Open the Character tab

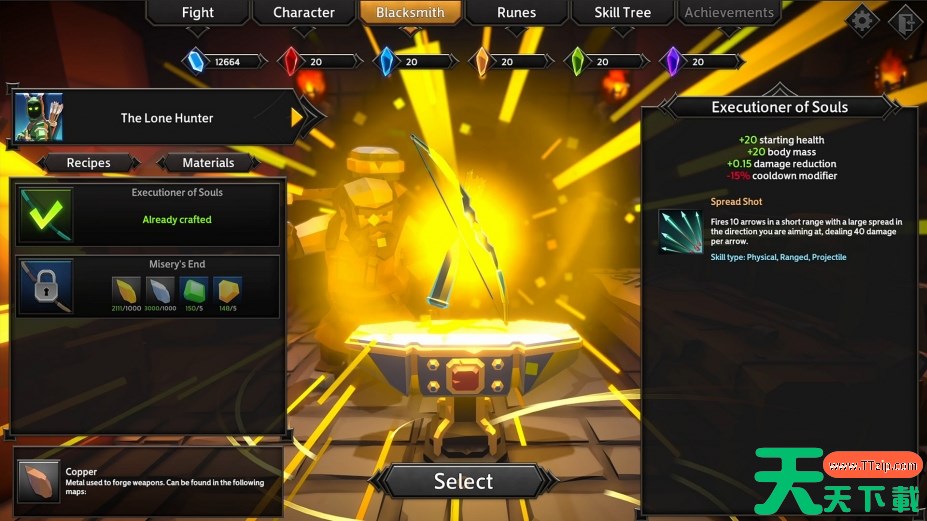pos(304,13)
